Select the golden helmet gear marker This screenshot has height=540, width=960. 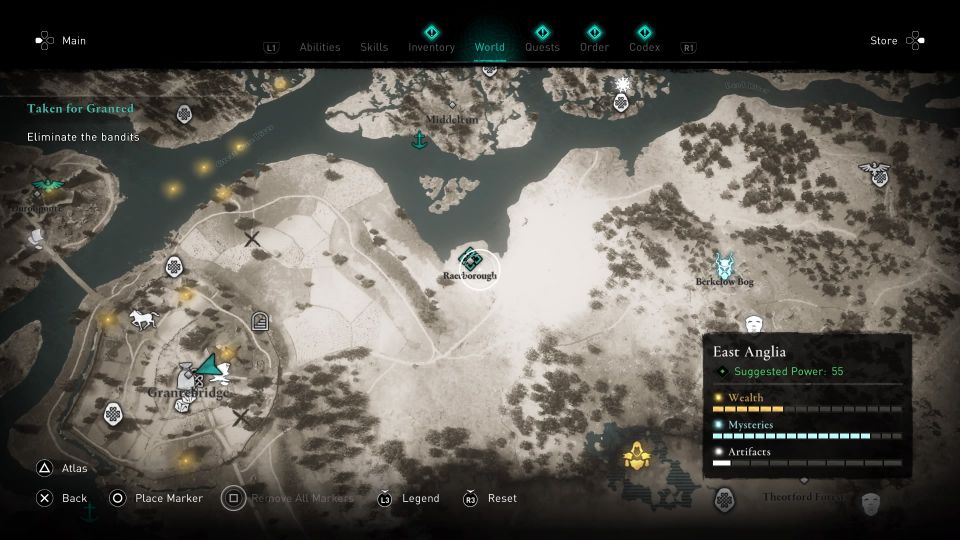(634, 457)
